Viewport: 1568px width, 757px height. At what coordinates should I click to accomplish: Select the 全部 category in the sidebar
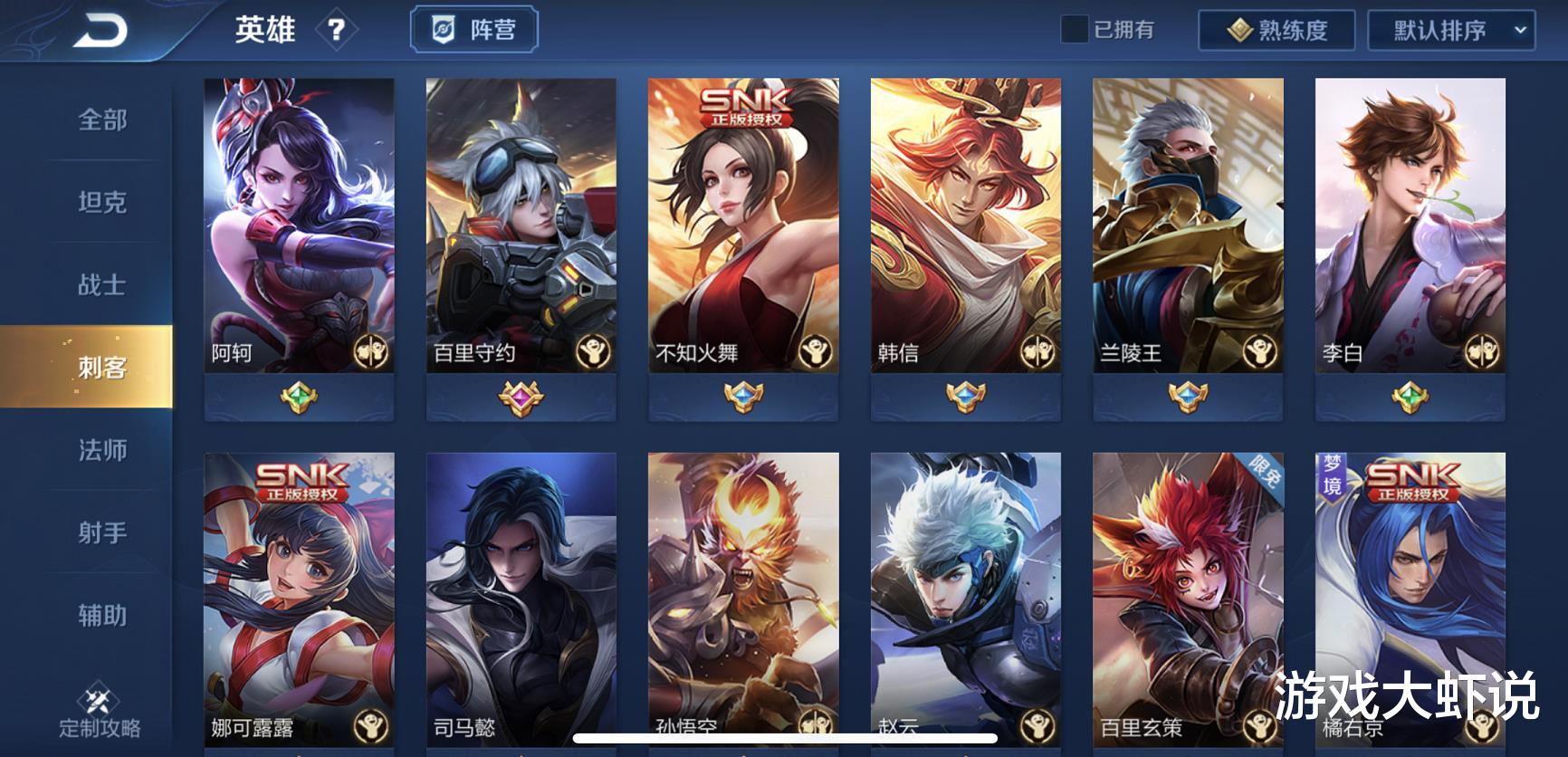tap(100, 120)
